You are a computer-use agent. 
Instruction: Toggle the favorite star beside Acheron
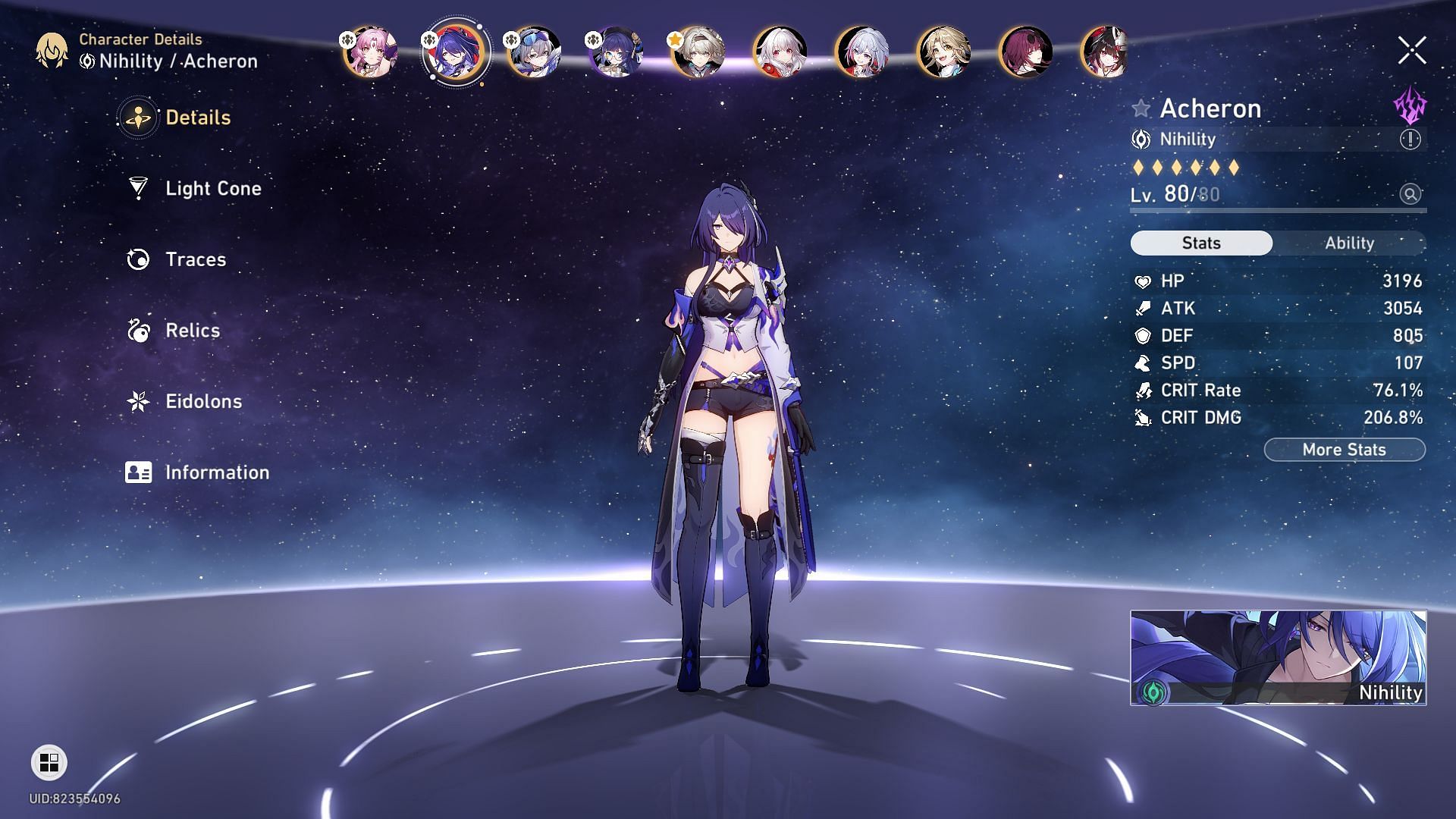[x=1141, y=108]
